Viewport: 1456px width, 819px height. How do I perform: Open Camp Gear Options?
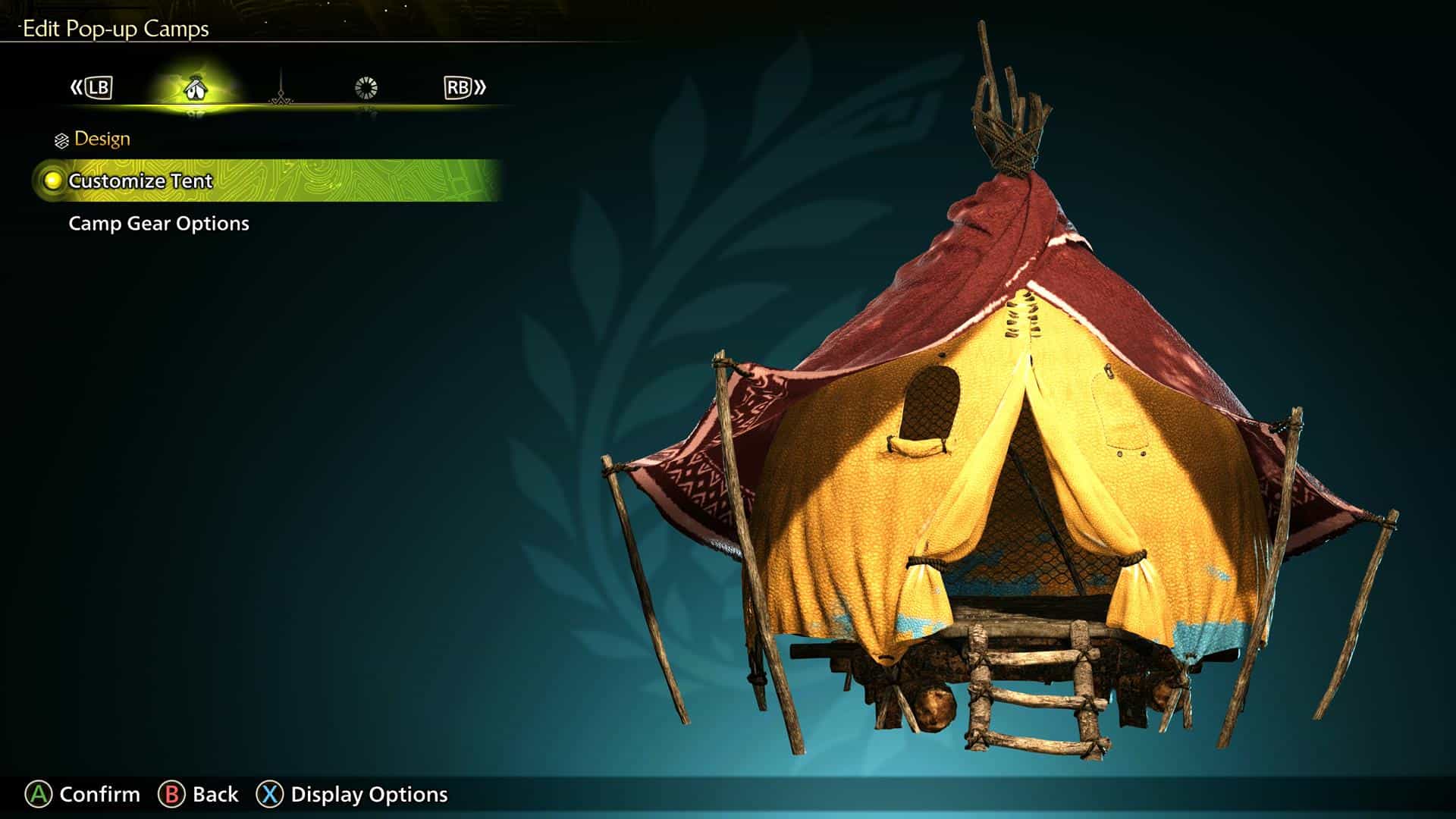point(158,224)
